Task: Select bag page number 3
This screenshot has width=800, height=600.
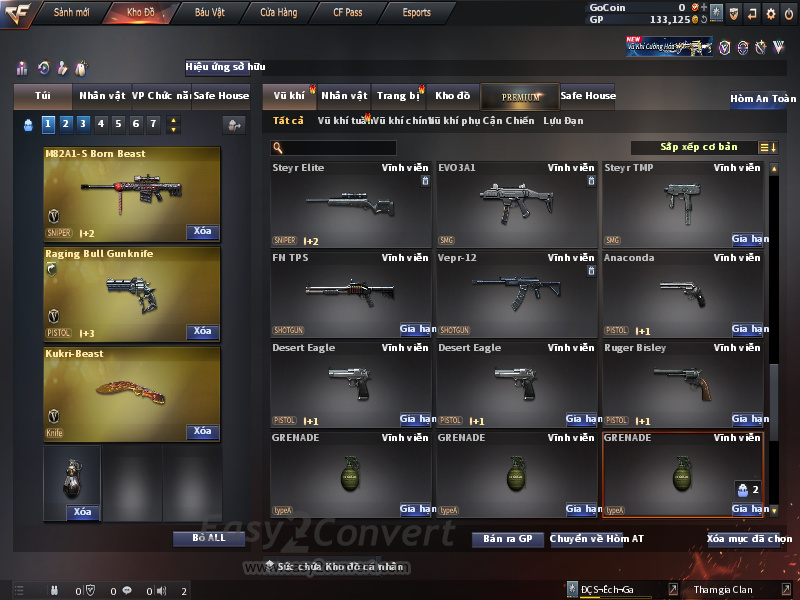Action: click(x=83, y=124)
